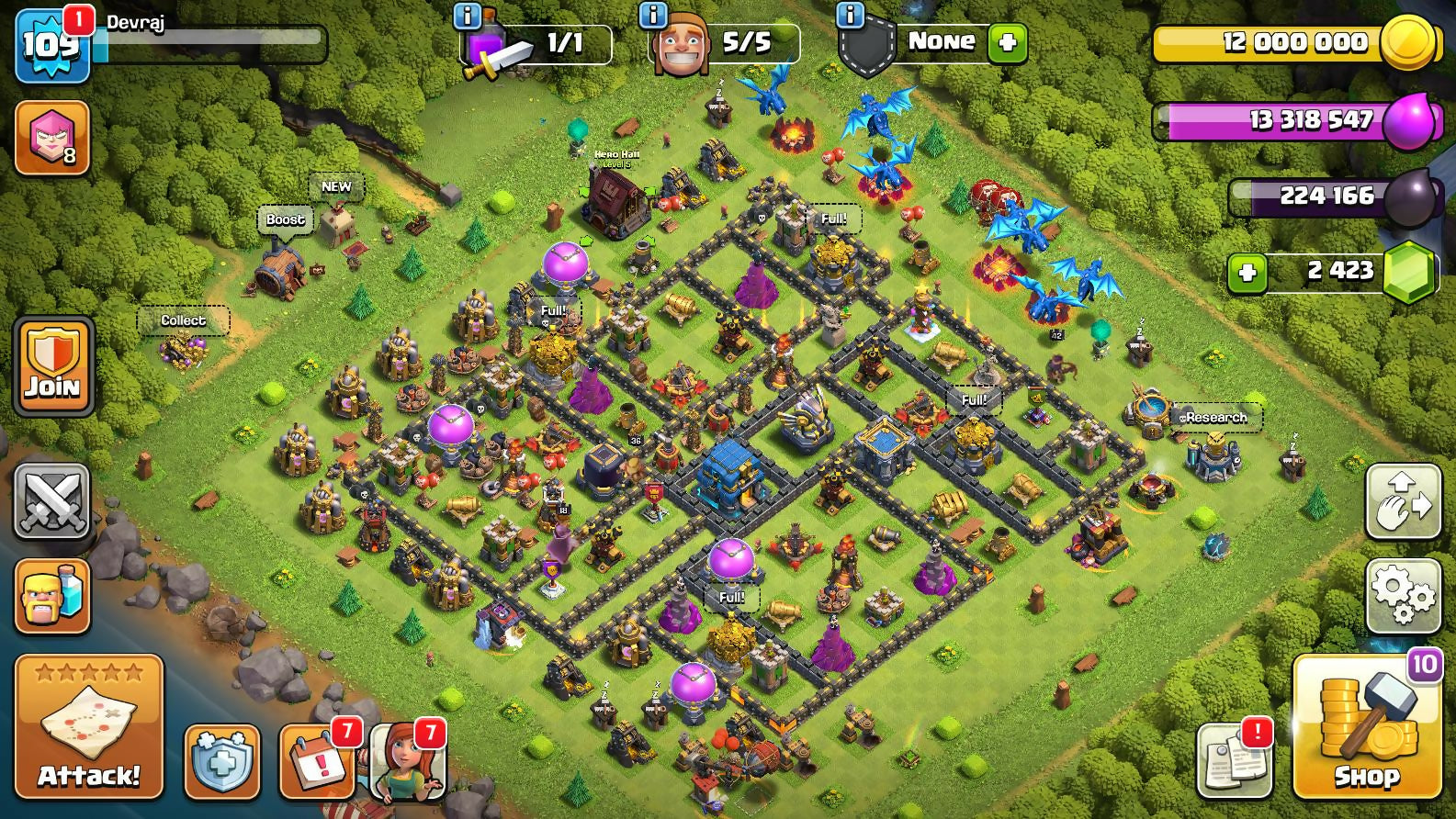Open the events calendar with 7 badge

tap(317, 762)
